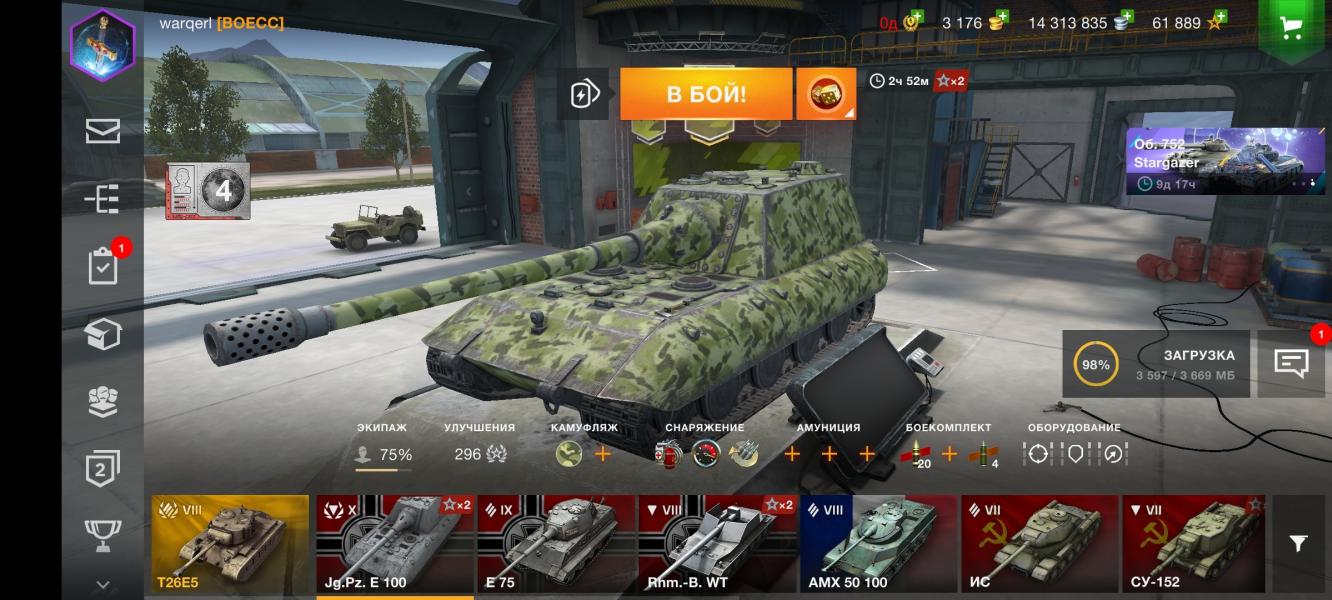Image resolution: width=1332 pixels, height=600 pixels.
Task: Open the container box storage icon
Action: (102, 335)
